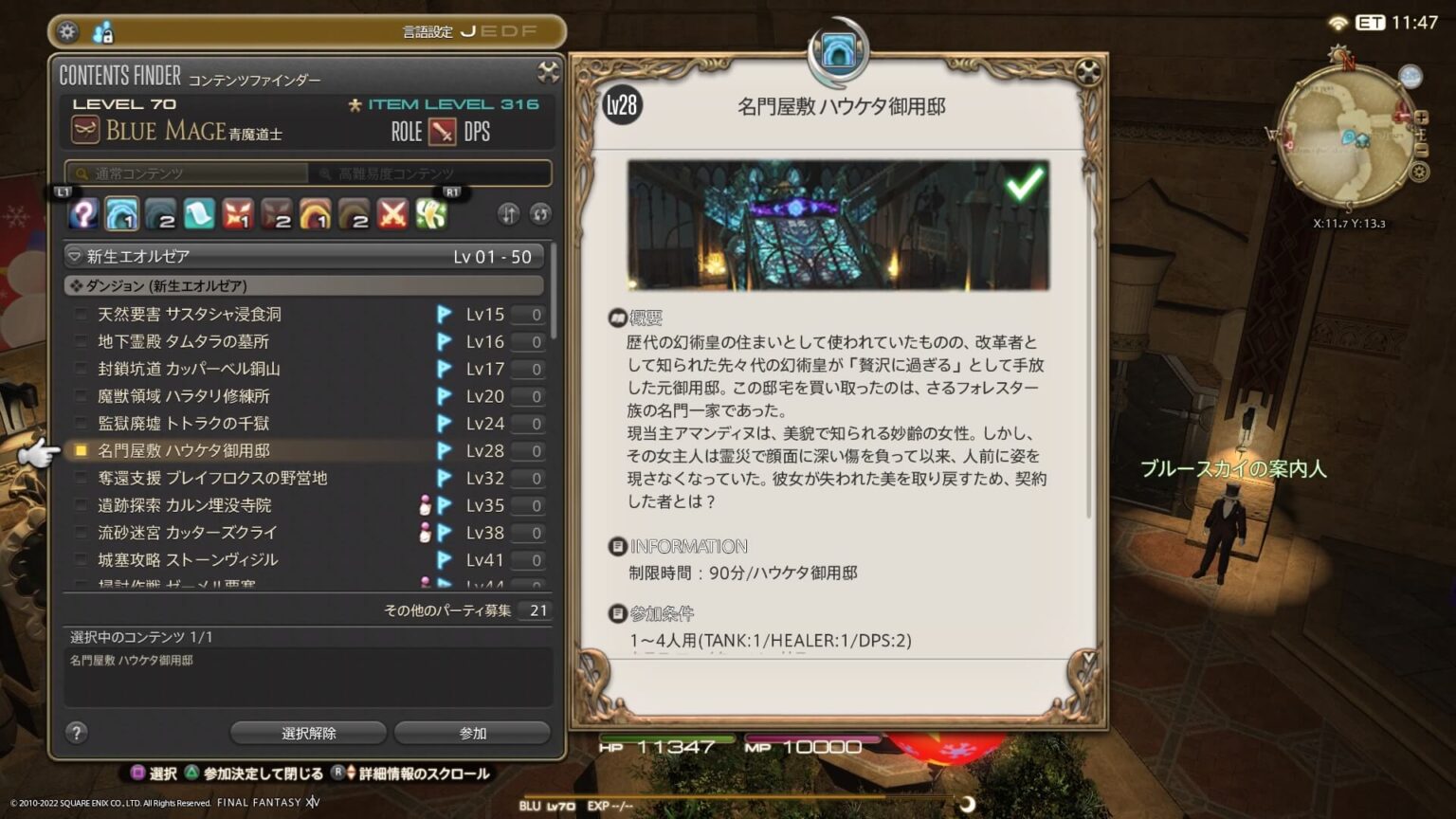
Task: Uncheck the selected 名門屋敷 ハウケタ御用邸 dungeon
Action: tap(82, 450)
